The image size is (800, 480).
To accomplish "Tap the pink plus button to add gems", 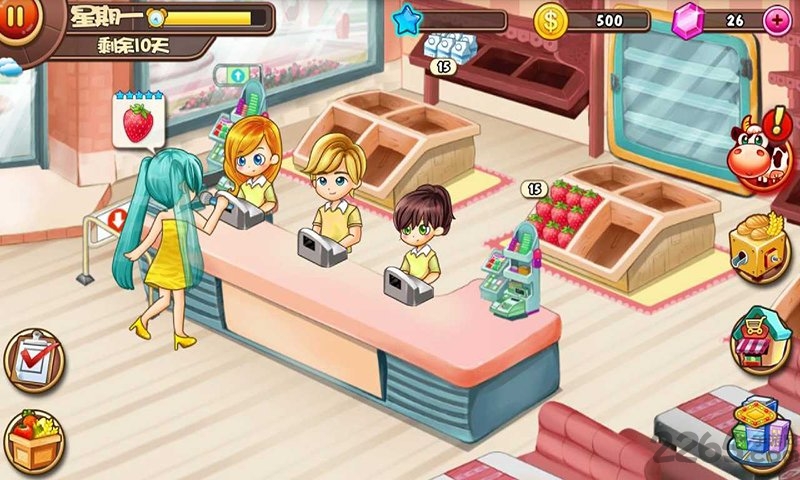I will point(775,20).
